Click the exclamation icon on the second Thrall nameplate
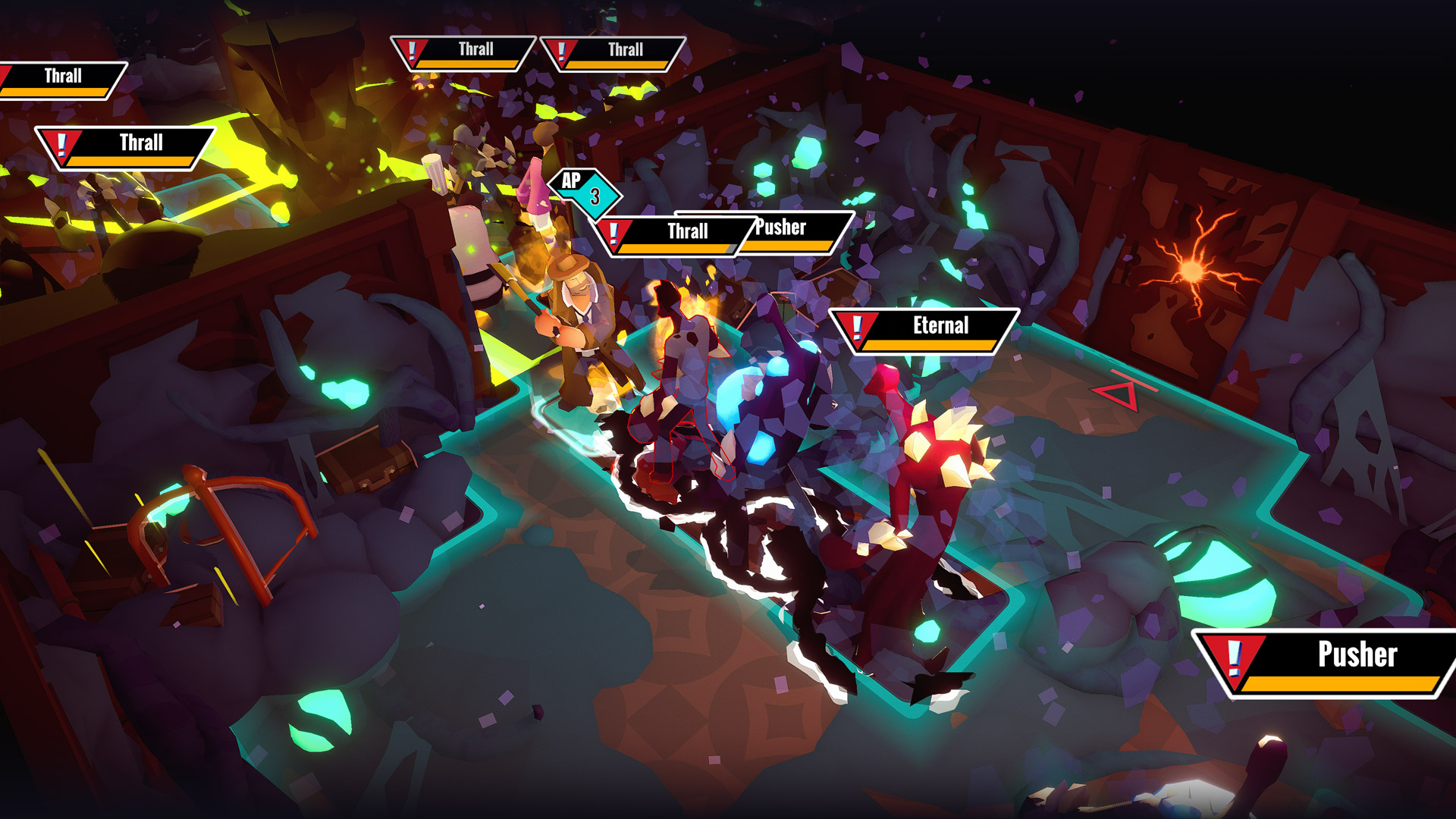This screenshot has height=819, width=1456. click(x=61, y=143)
